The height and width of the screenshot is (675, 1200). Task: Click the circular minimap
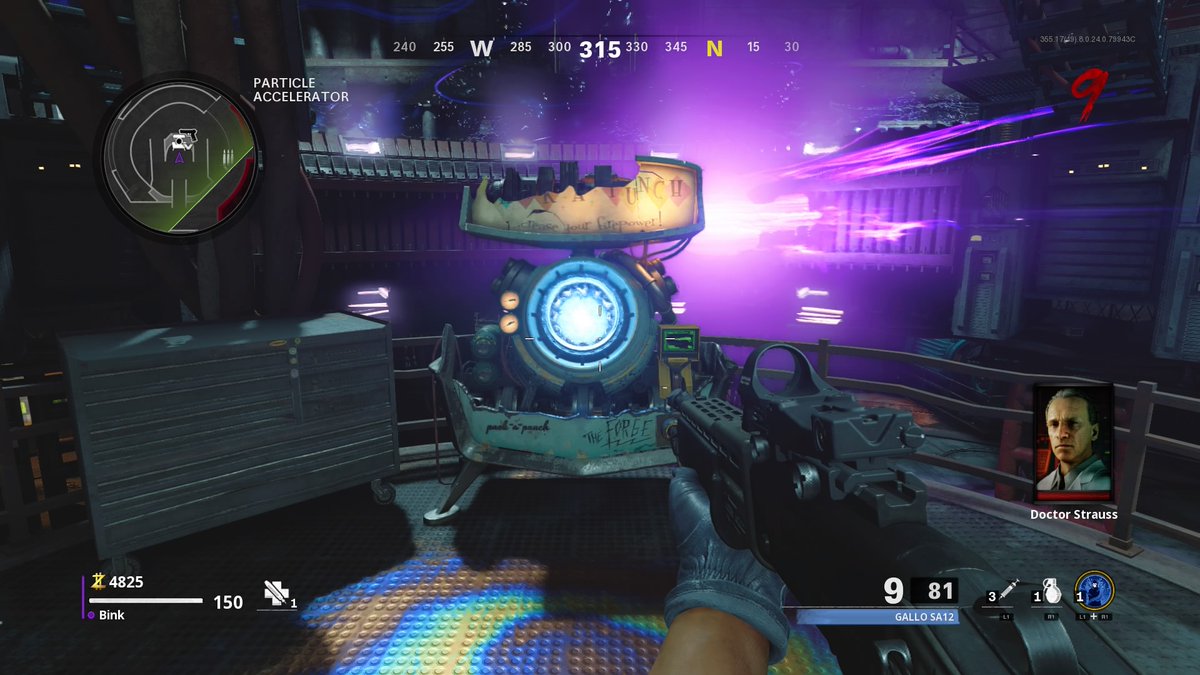179,156
